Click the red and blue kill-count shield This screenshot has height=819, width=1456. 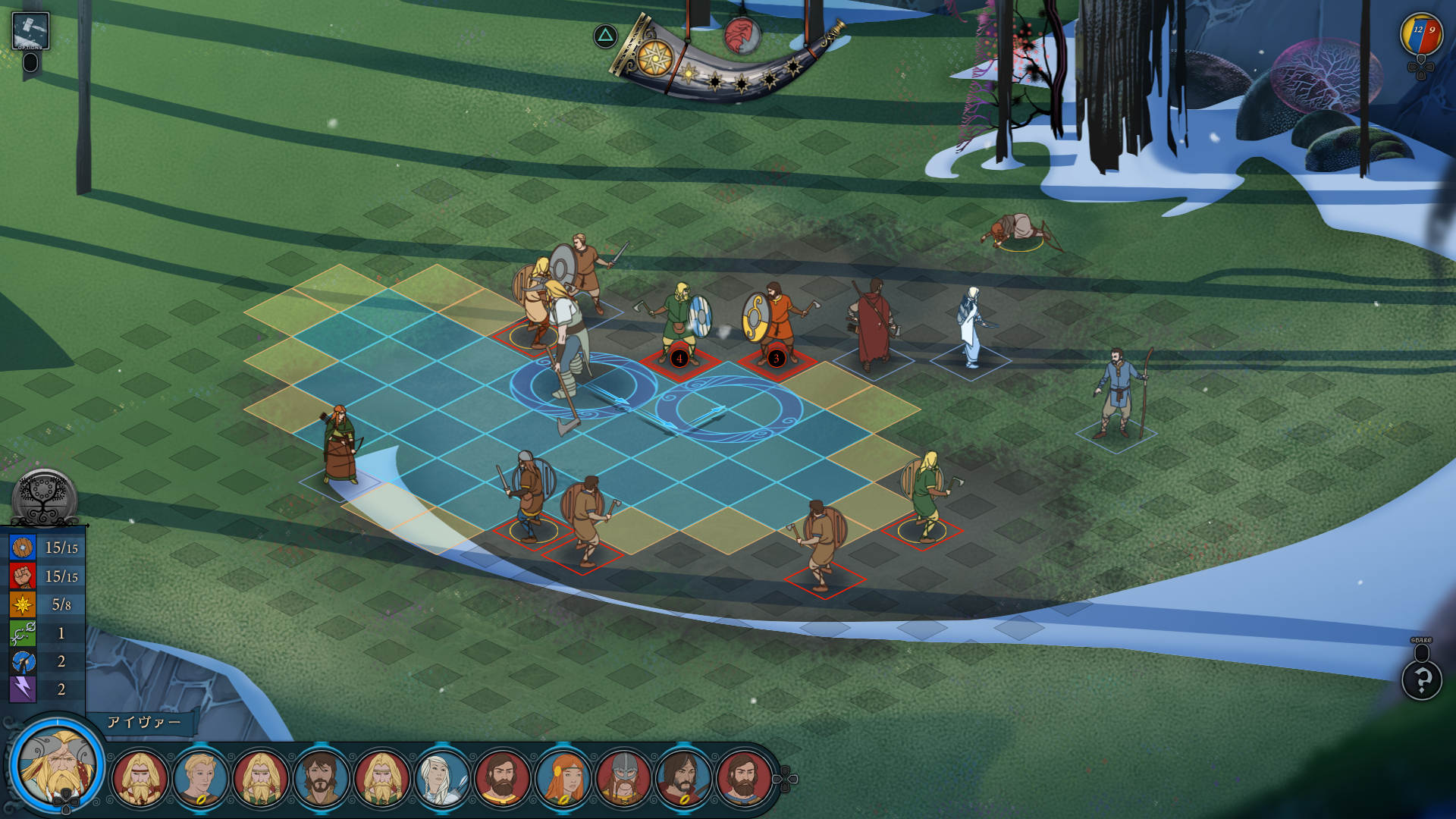pos(1421,35)
